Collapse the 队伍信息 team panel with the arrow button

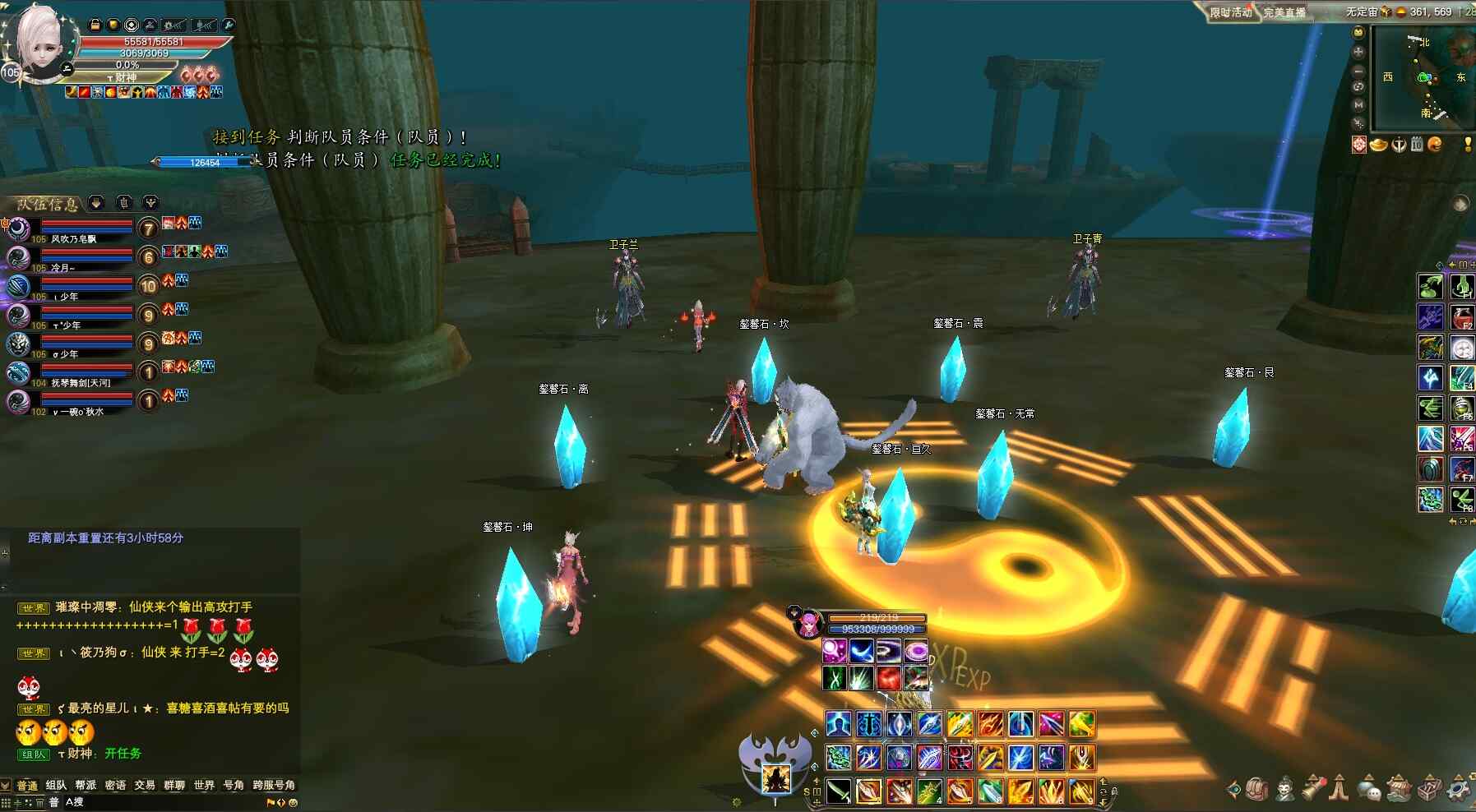coord(96,202)
